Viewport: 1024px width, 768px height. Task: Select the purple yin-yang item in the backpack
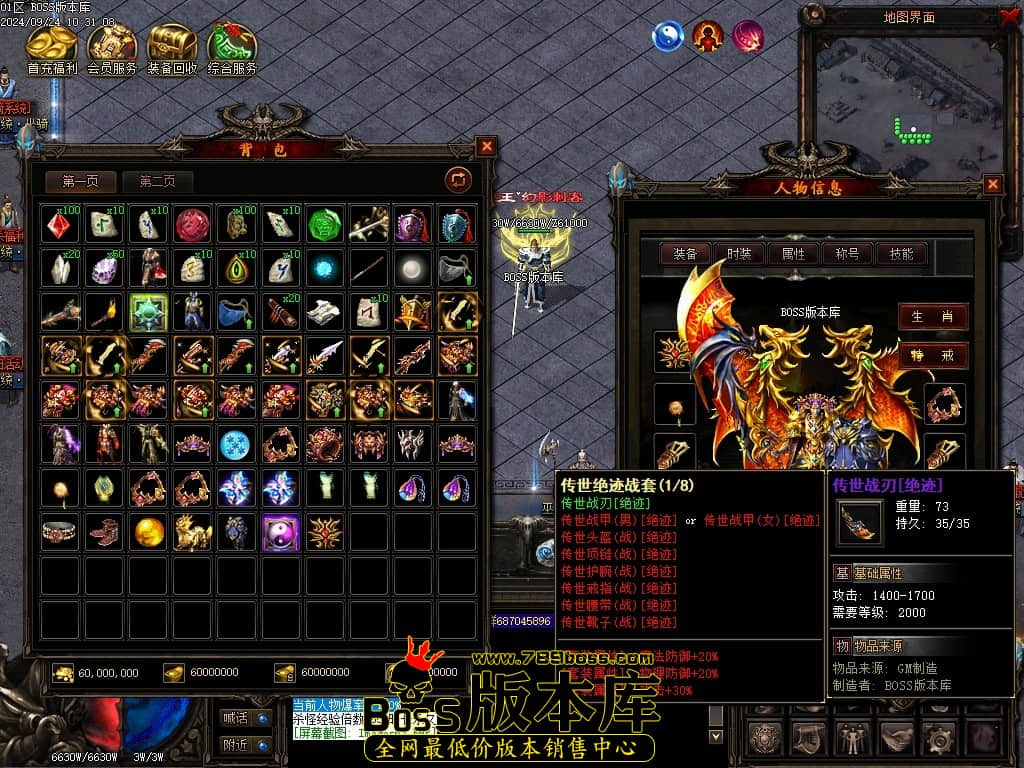click(x=281, y=532)
